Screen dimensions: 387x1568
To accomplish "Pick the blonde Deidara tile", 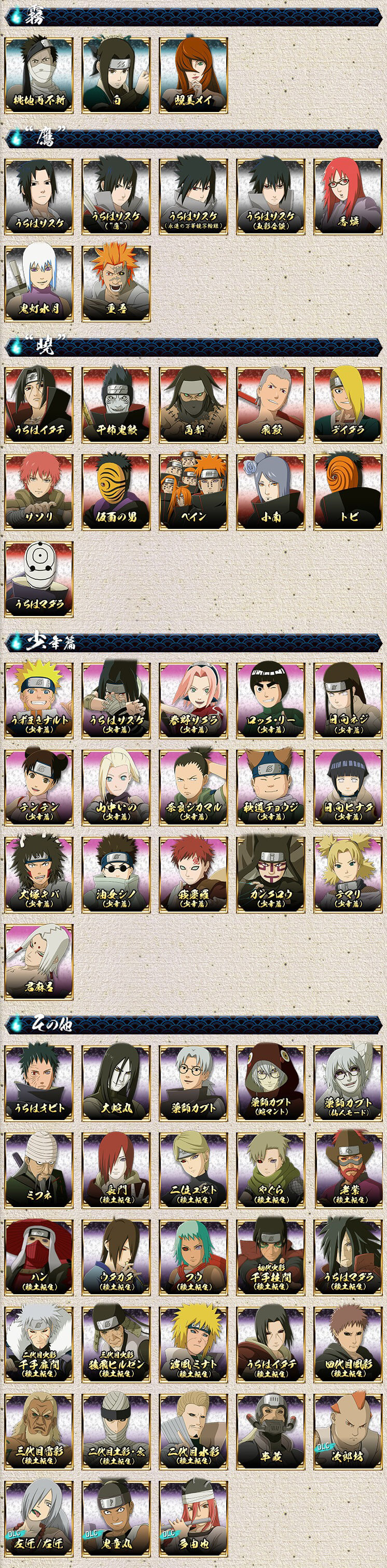I will pos(348,404).
